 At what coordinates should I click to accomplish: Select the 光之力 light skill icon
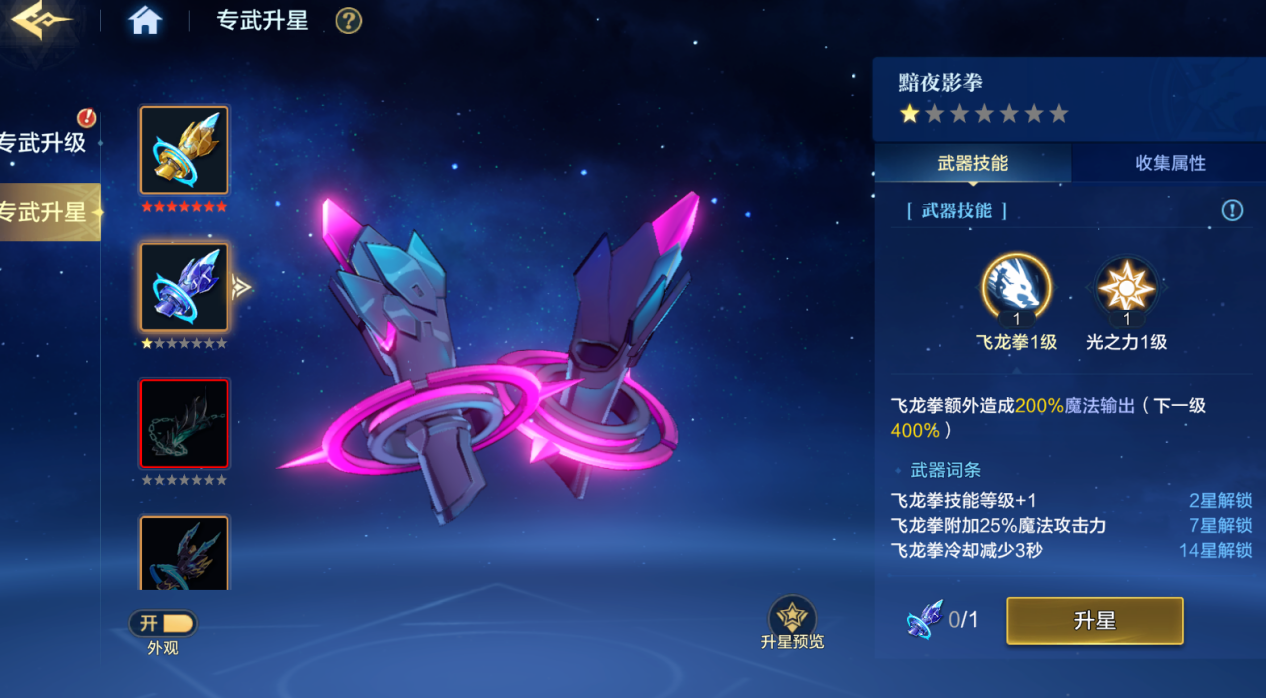[x=1127, y=288]
